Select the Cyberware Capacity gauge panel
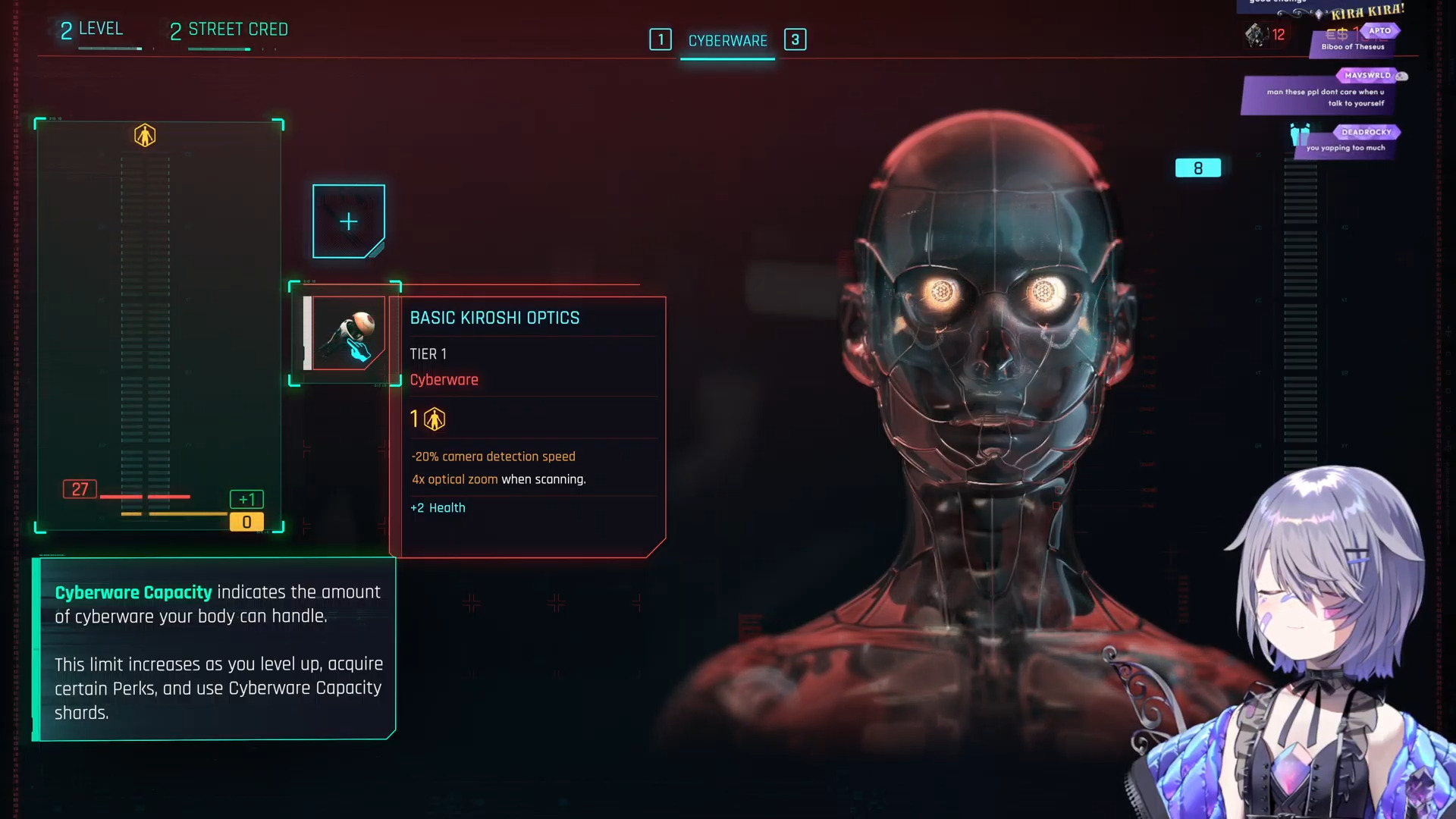Screen dimensions: 1456x819 click(159, 326)
